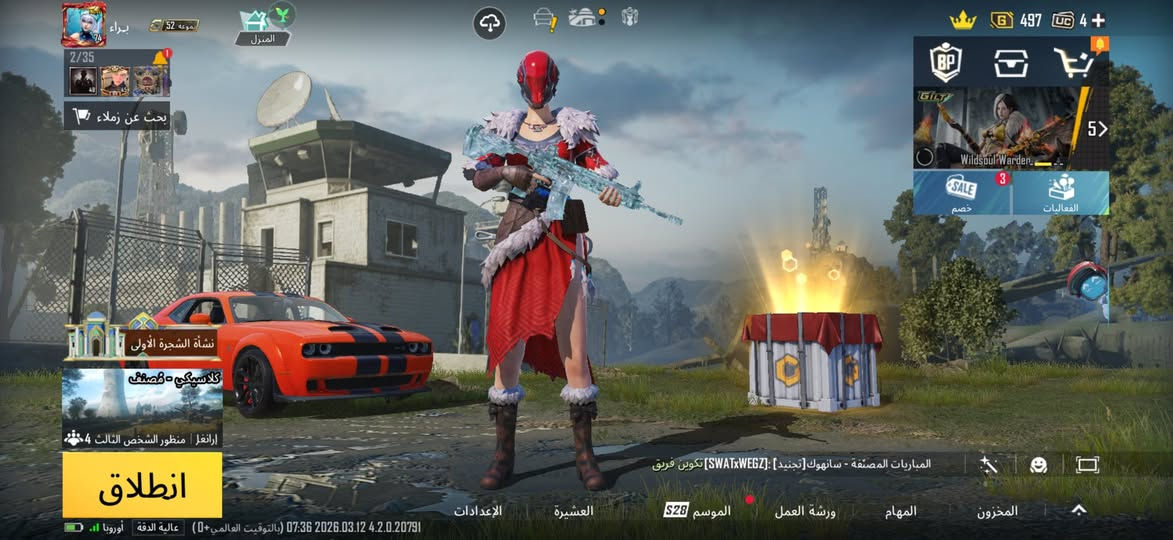Open the المنزل home icon
Image resolution: width=1173 pixels, height=540 pixels.
(x=262, y=25)
